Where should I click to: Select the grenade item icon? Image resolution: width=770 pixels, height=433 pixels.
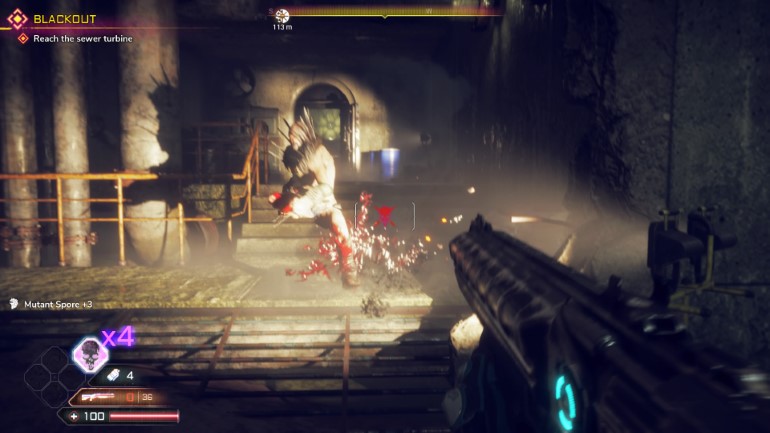click(114, 375)
